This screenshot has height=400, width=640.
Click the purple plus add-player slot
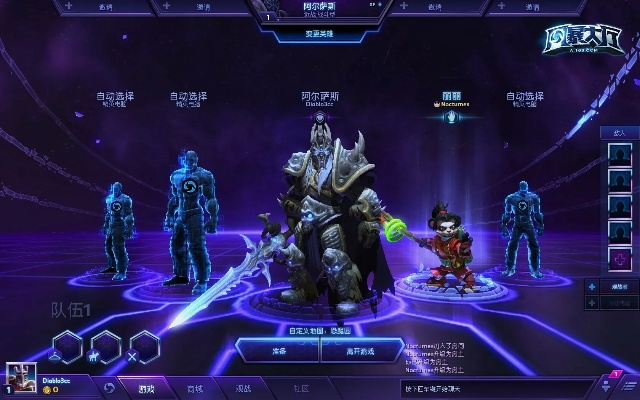pos(622,259)
